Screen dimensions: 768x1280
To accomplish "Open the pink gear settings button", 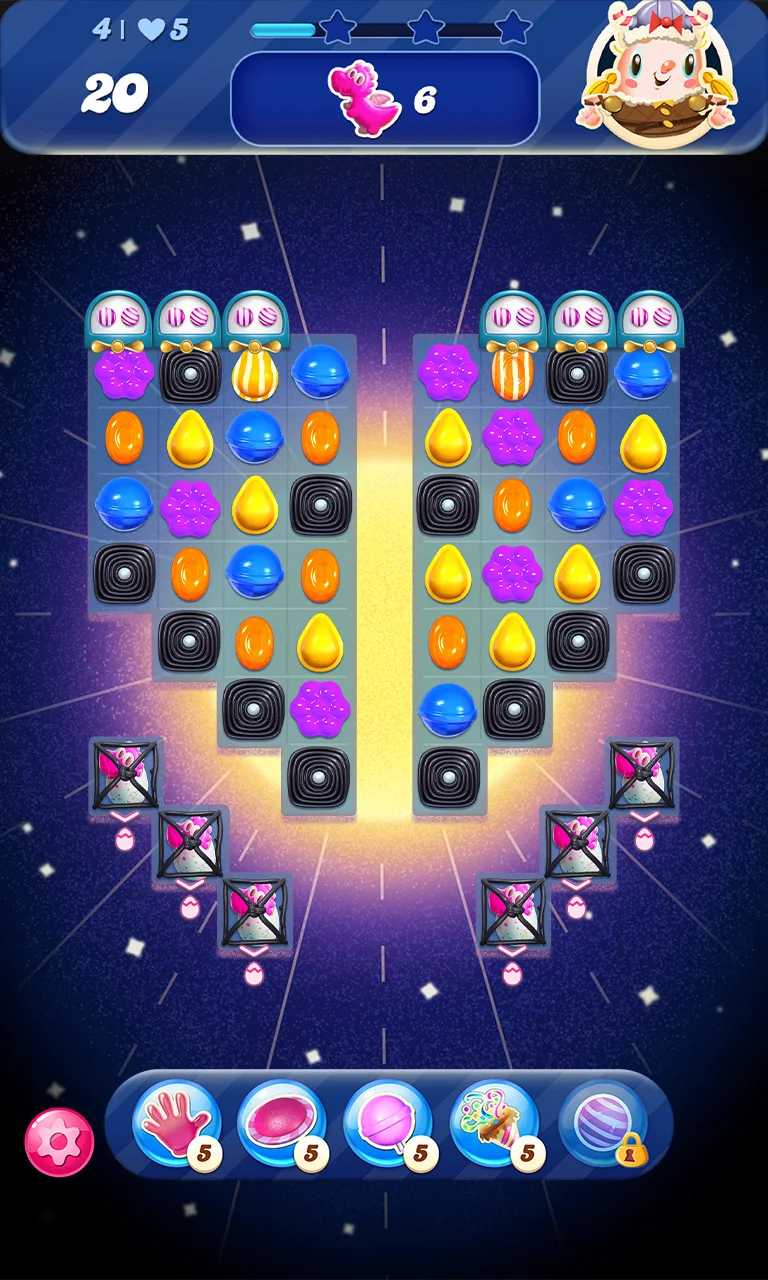I will click(x=59, y=1141).
